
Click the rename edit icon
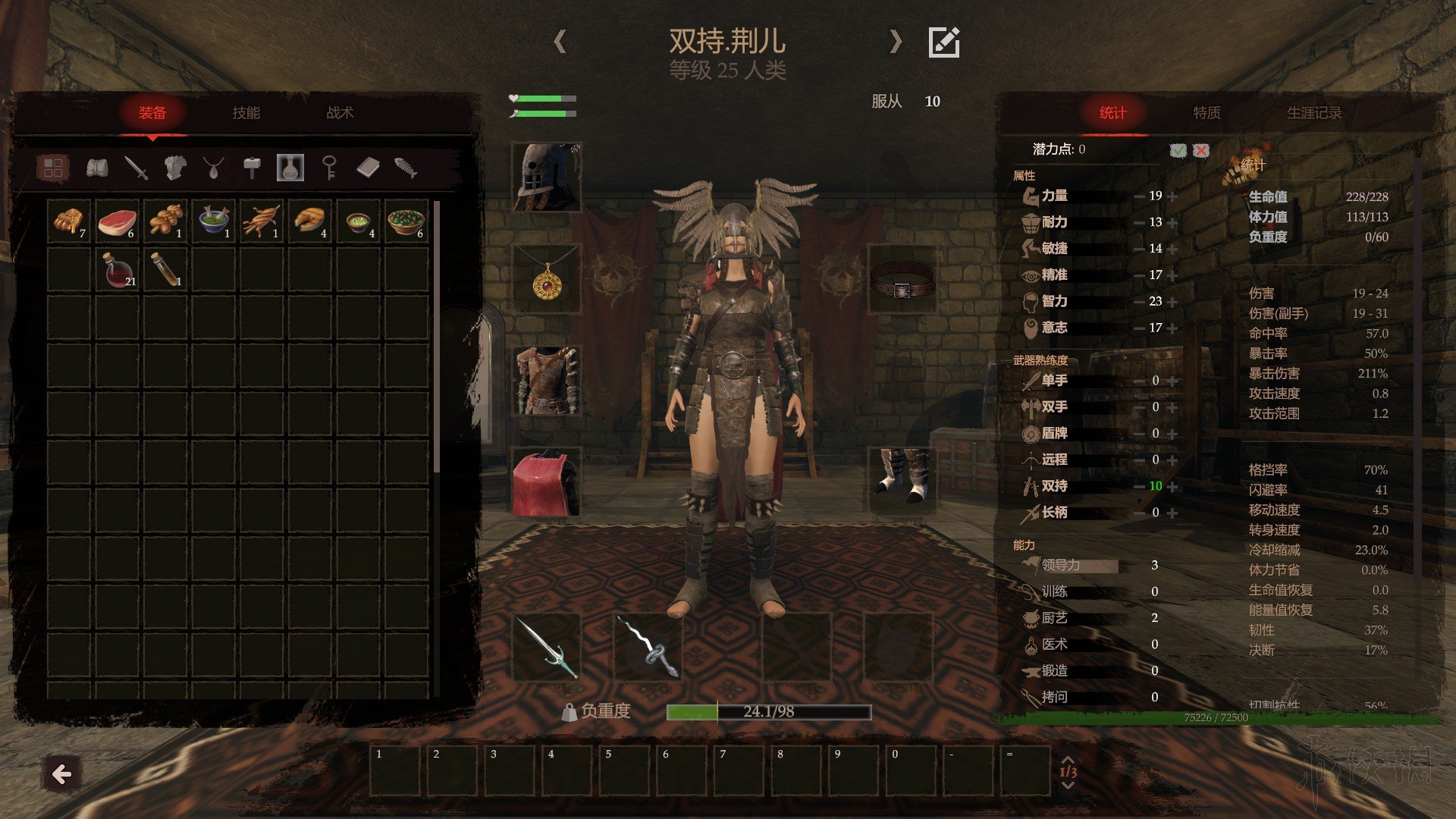[944, 42]
